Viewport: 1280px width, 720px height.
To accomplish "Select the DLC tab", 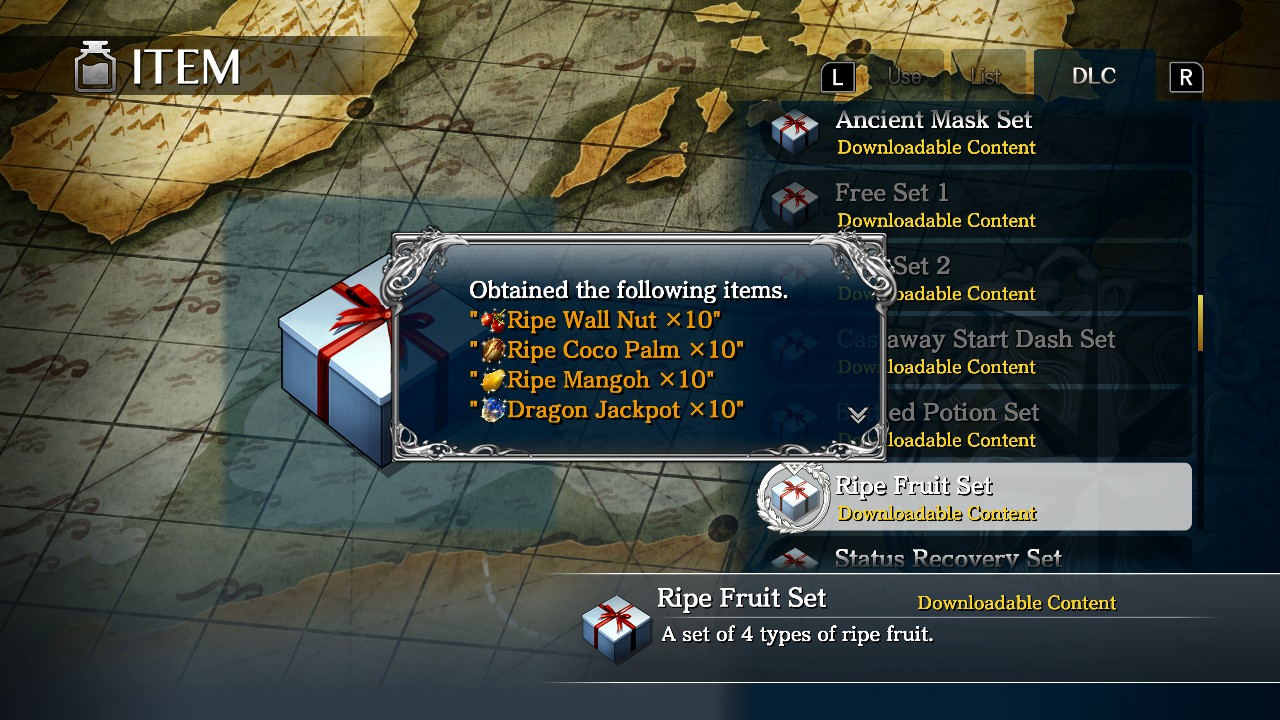I will point(1094,75).
